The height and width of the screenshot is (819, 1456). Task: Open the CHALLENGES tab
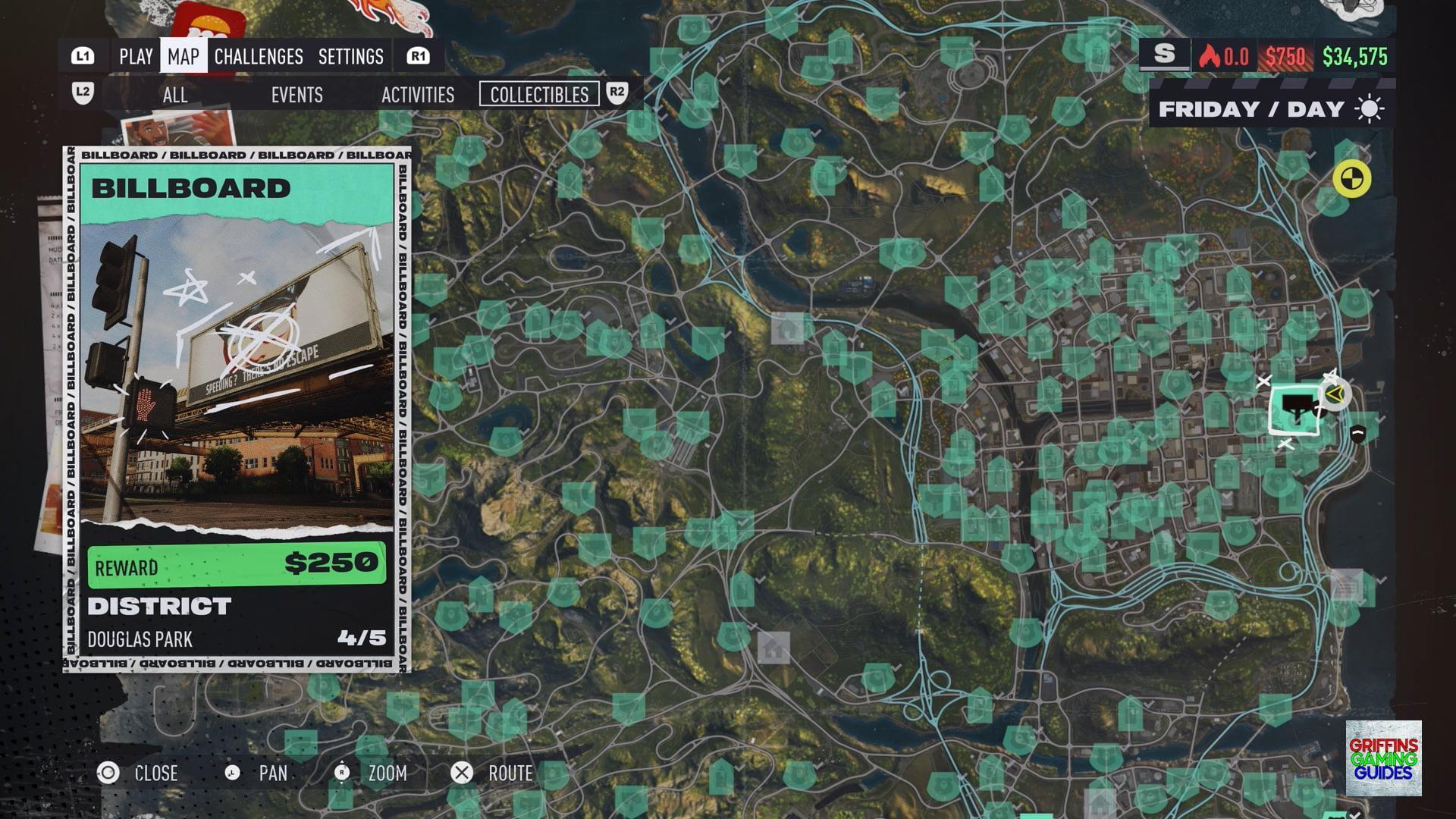(259, 56)
